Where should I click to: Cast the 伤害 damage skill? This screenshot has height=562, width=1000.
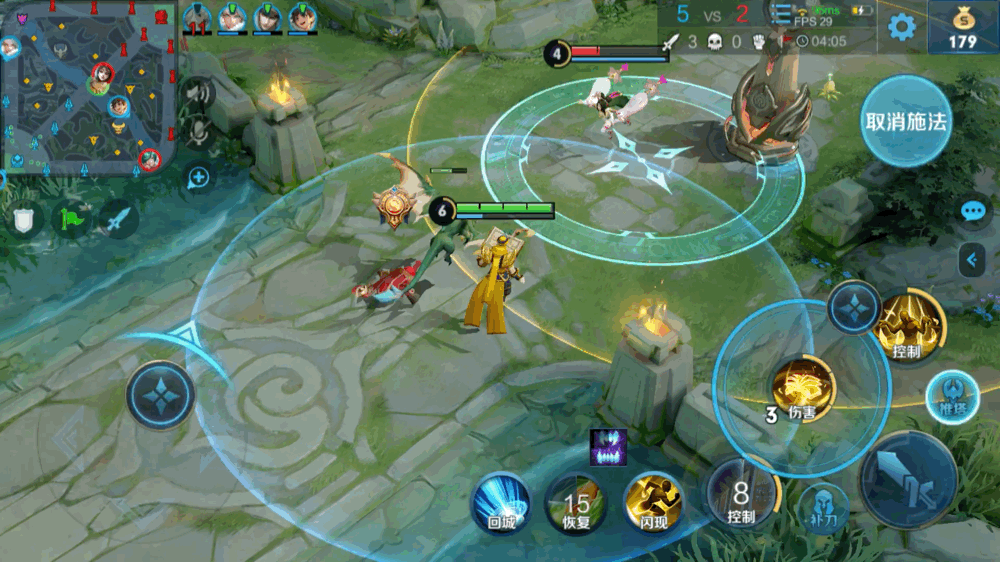[802, 388]
